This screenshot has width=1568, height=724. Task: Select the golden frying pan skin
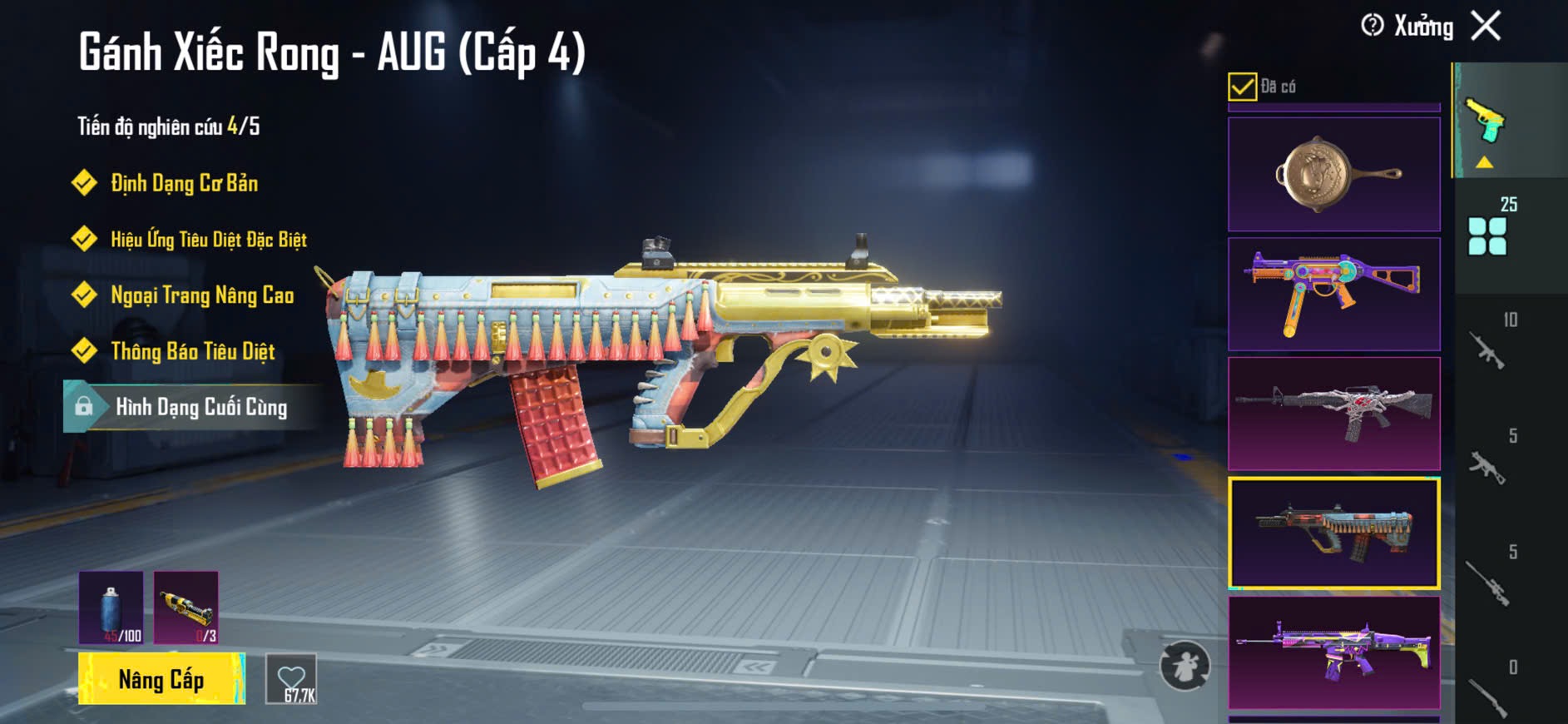click(x=1333, y=174)
